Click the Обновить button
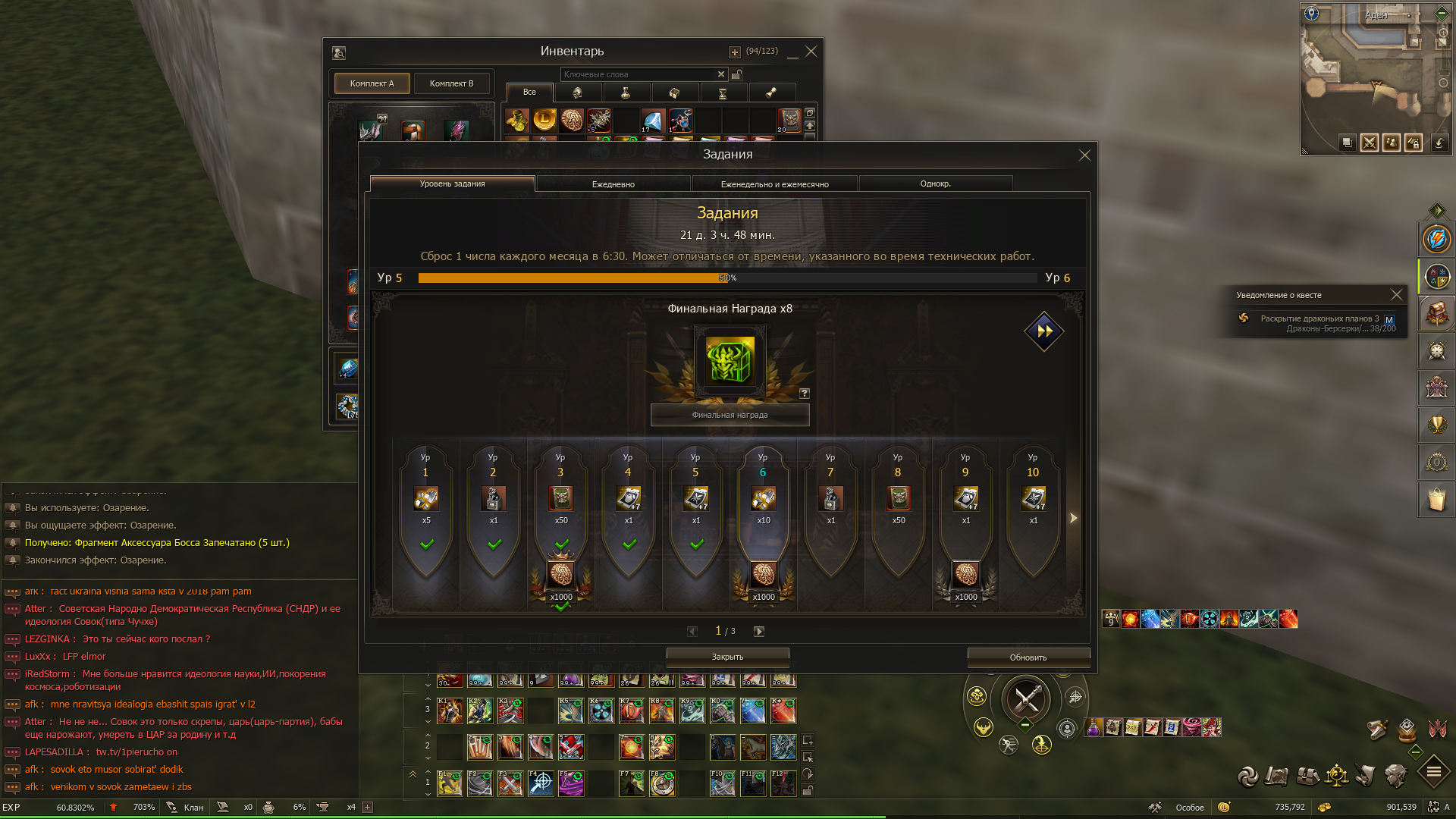The width and height of the screenshot is (1456, 819). click(x=1028, y=657)
